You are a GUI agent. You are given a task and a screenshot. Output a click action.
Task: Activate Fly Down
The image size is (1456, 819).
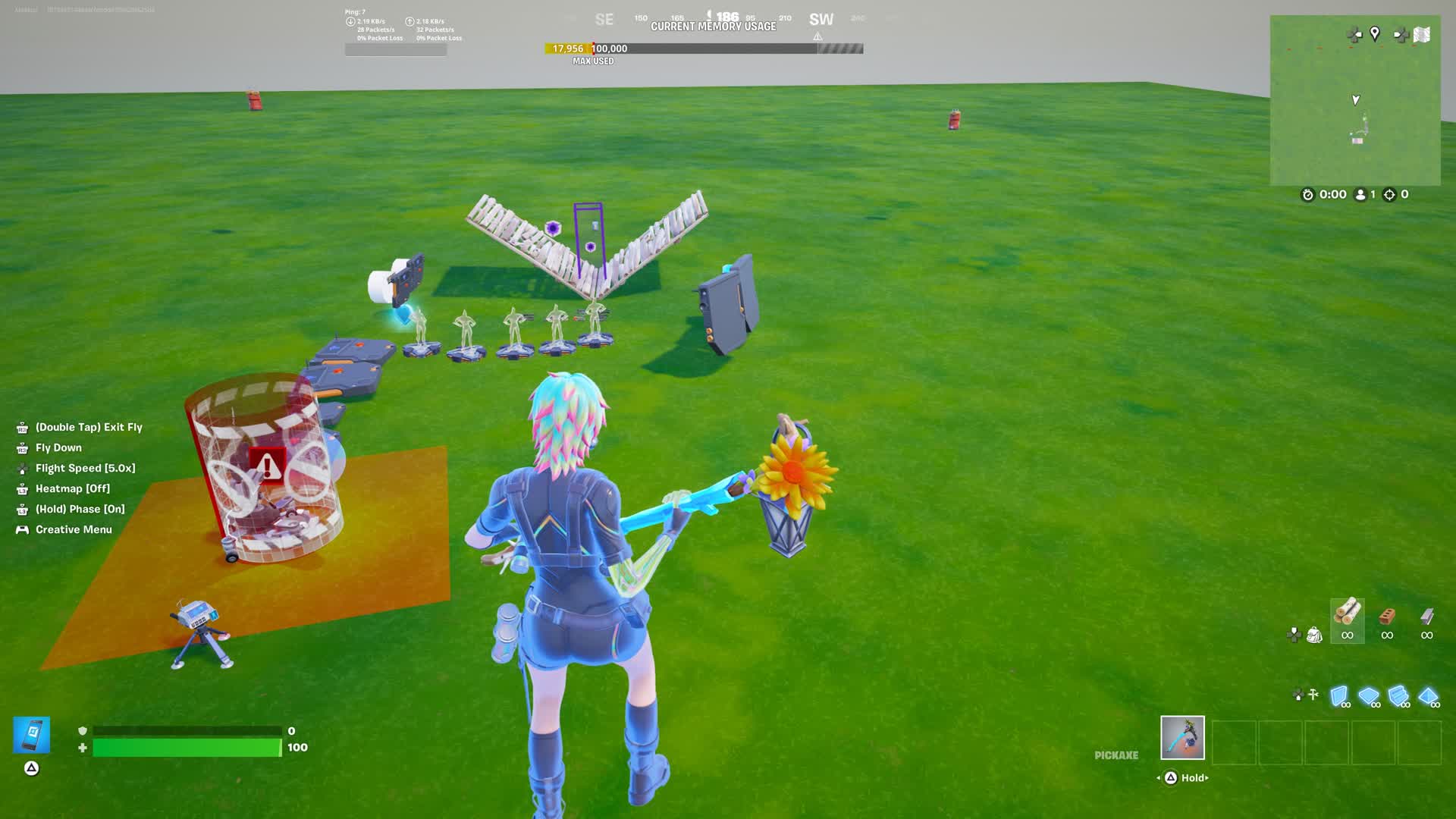click(x=58, y=447)
